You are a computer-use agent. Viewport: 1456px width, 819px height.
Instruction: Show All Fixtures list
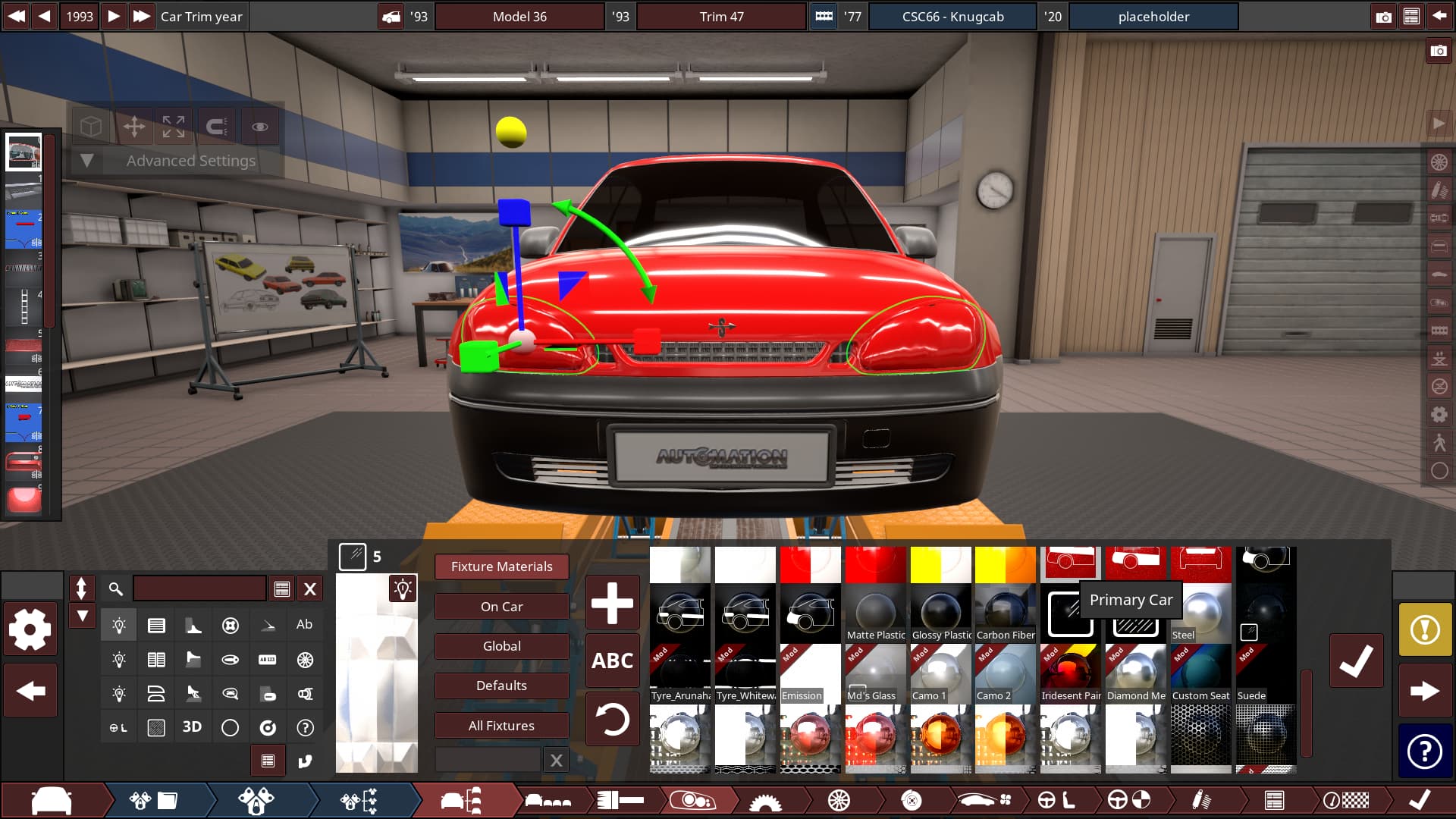click(x=501, y=726)
